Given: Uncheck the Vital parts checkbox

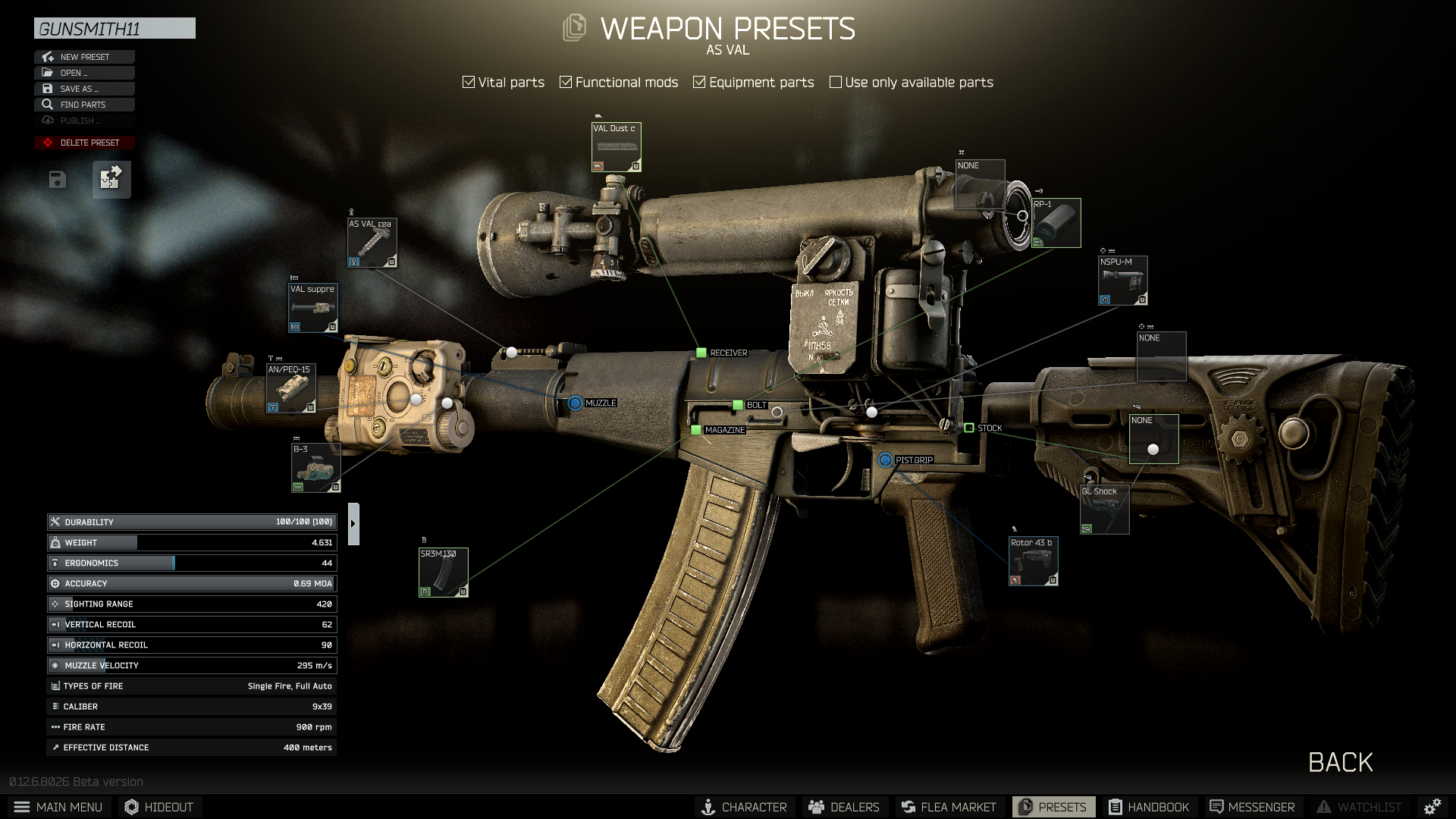Looking at the screenshot, I should coord(468,82).
